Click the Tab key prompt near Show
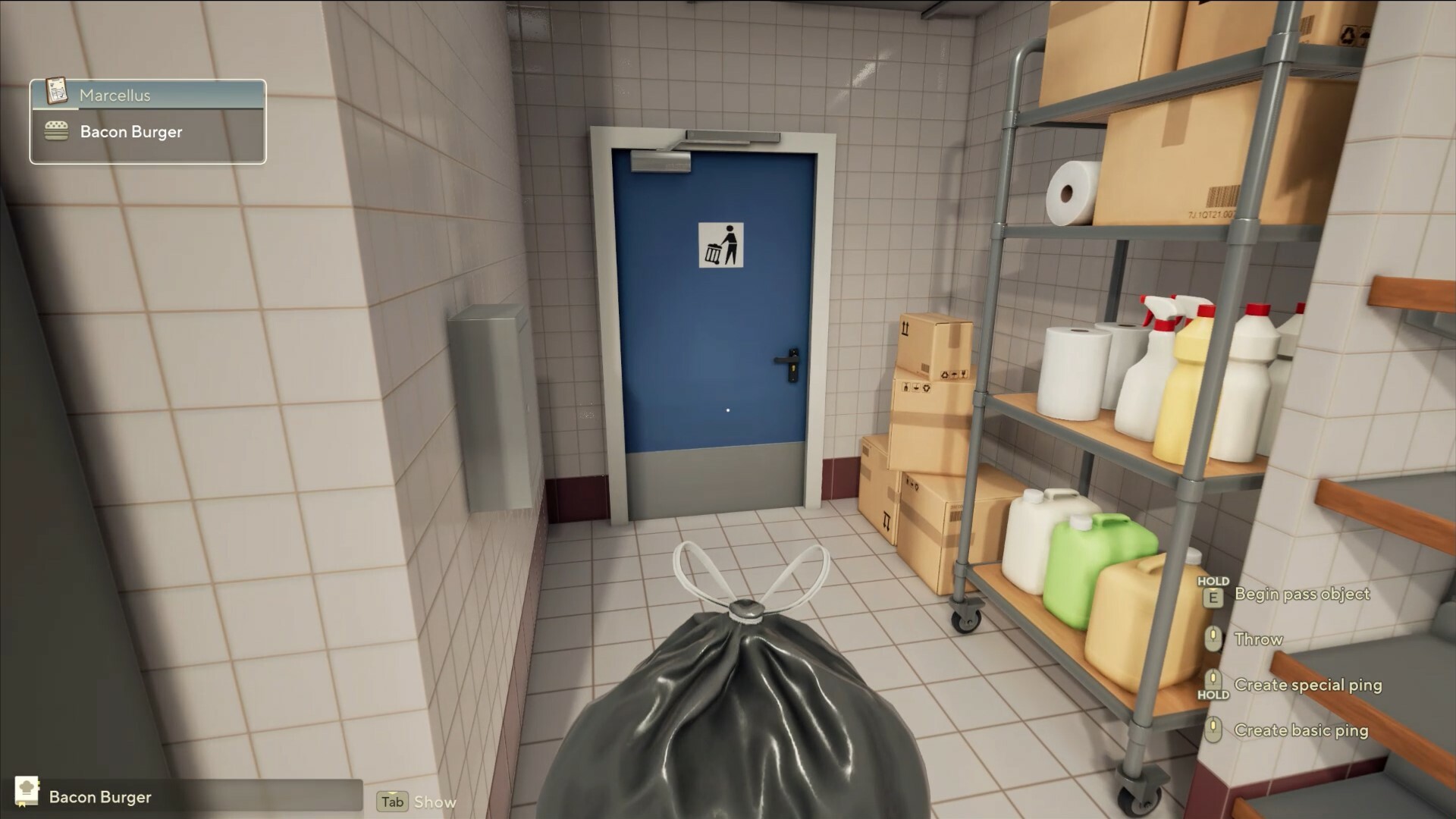 click(391, 802)
